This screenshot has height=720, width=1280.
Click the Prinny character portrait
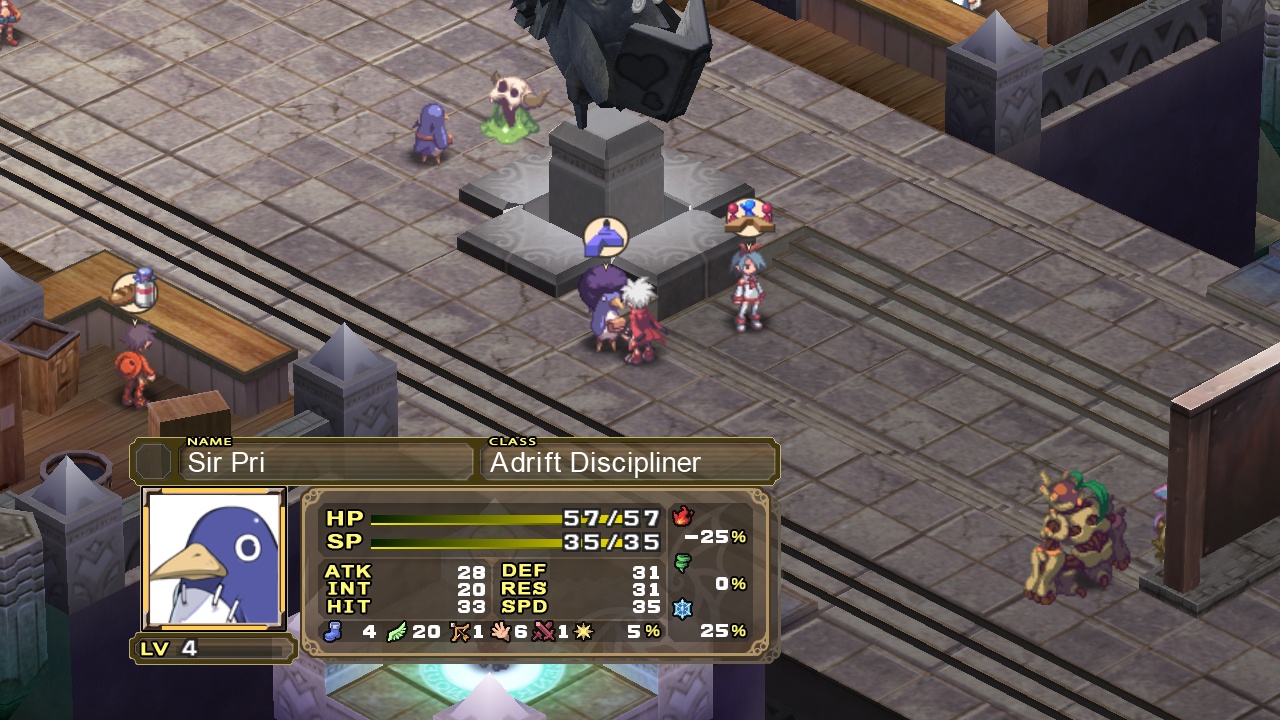tap(213, 557)
